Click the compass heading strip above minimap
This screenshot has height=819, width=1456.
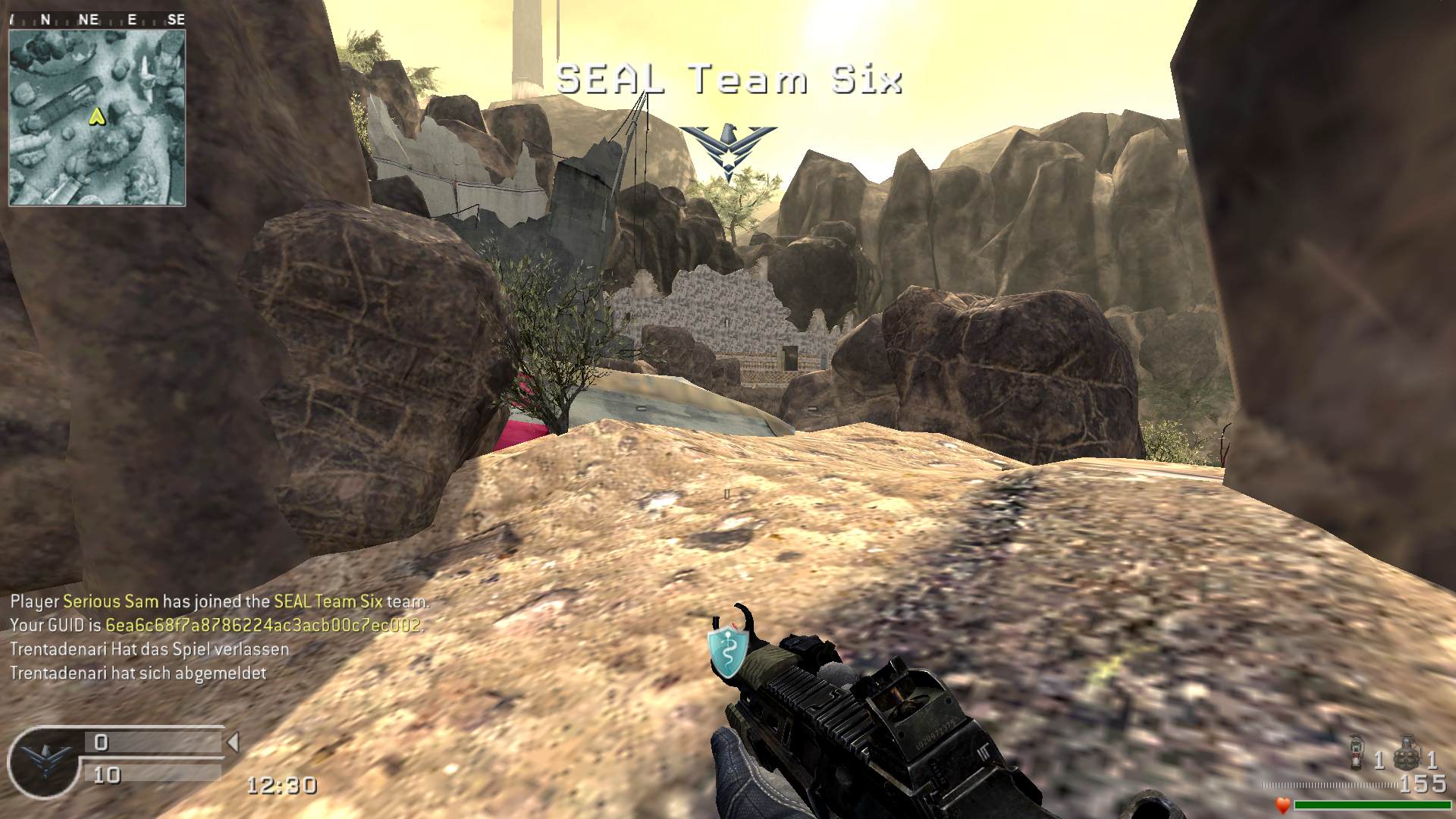pyautogui.click(x=97, y=20)
